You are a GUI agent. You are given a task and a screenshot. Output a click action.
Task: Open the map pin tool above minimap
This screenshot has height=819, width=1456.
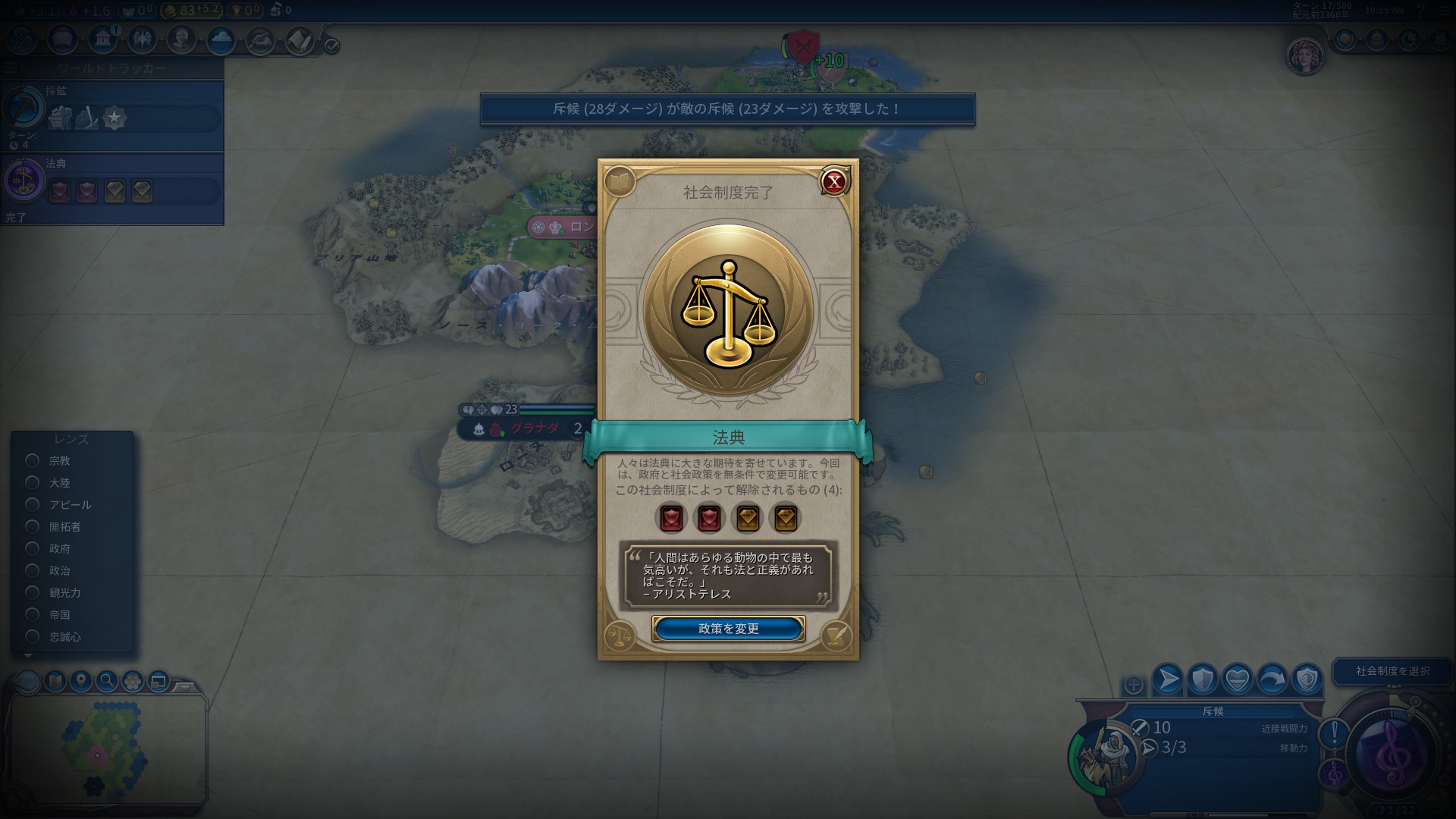(x=81, y=681)
